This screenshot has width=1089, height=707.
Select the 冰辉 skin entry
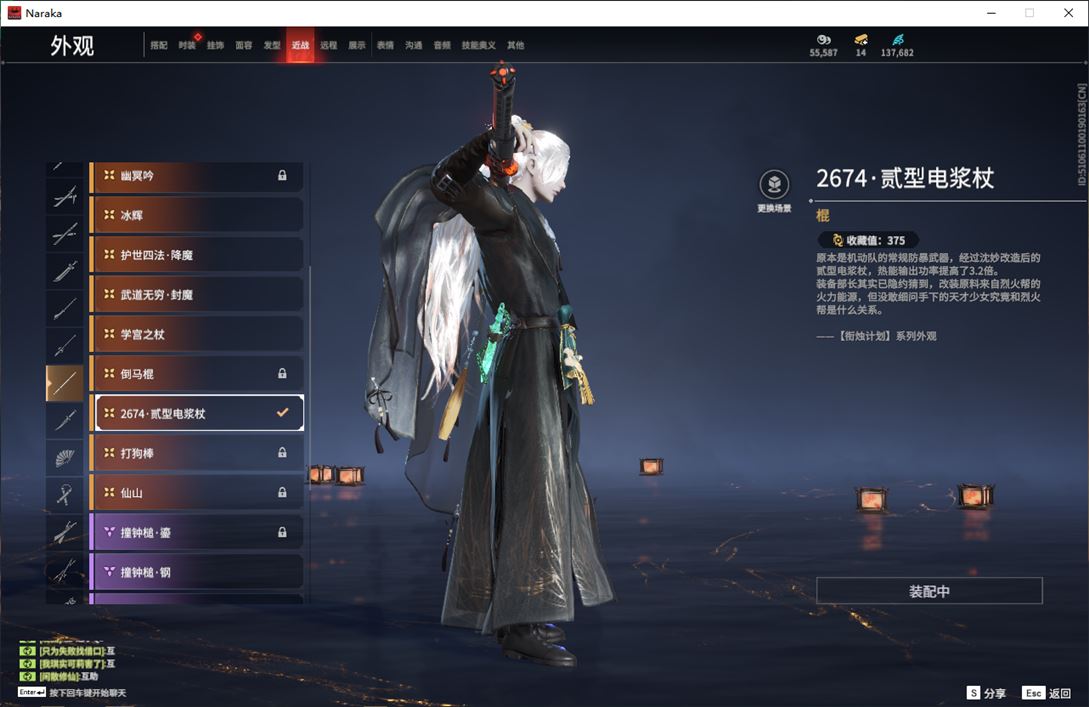tap(197, 215)
